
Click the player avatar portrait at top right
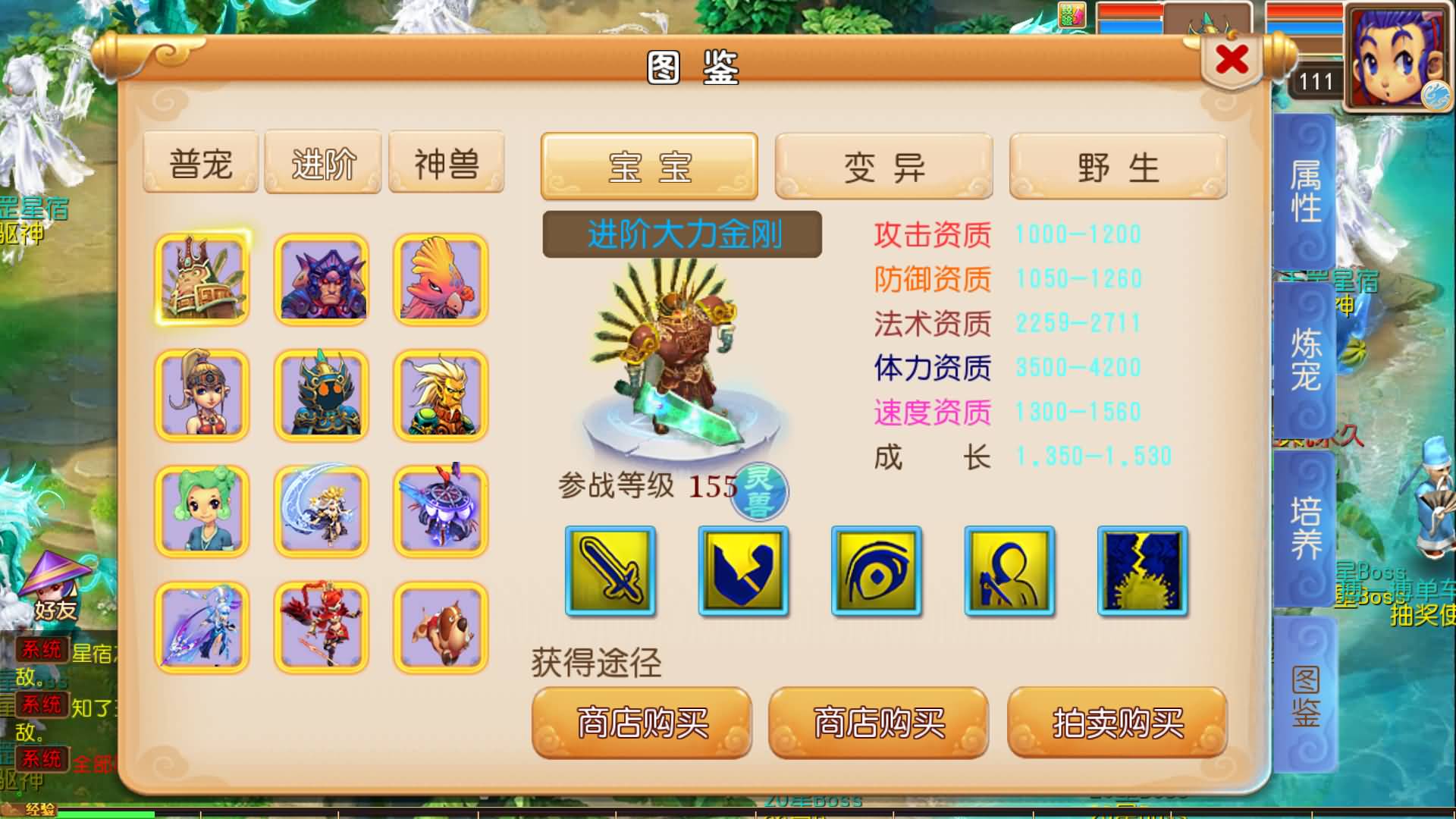pos(1399,55)
